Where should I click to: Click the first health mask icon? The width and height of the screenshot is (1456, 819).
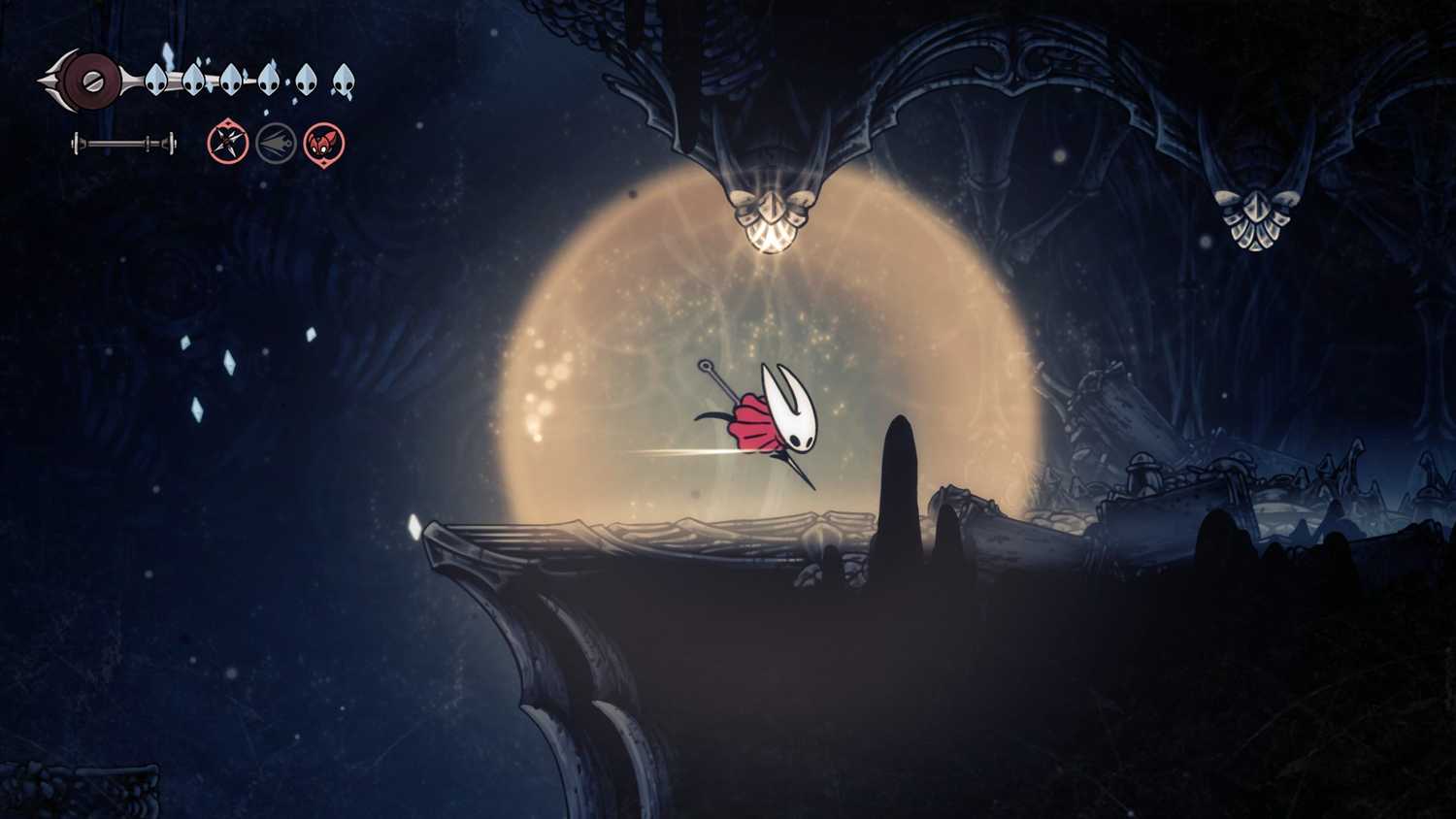tap(155, 81)
